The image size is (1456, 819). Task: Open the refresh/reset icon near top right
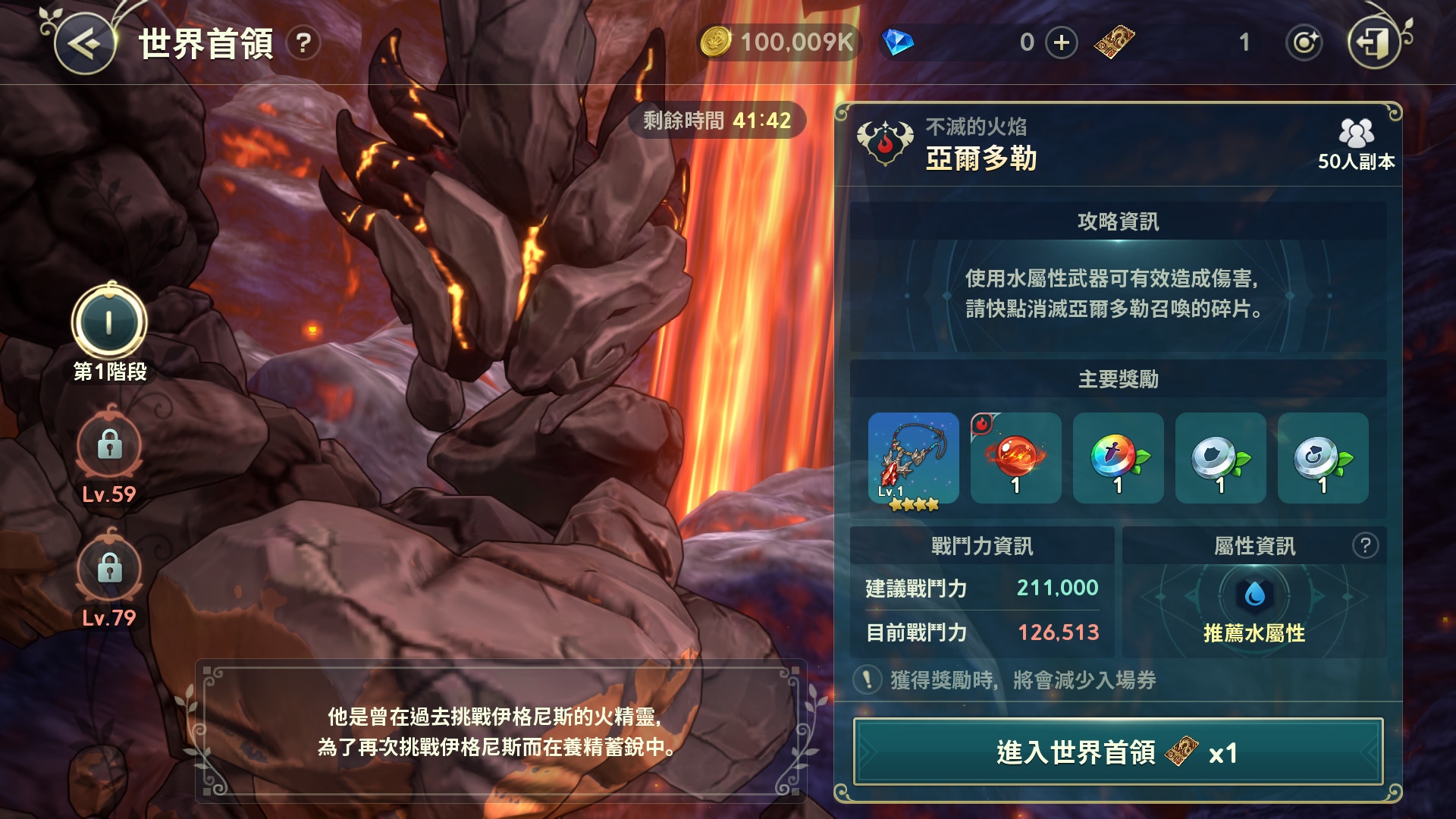click(x=1304, y=43)
